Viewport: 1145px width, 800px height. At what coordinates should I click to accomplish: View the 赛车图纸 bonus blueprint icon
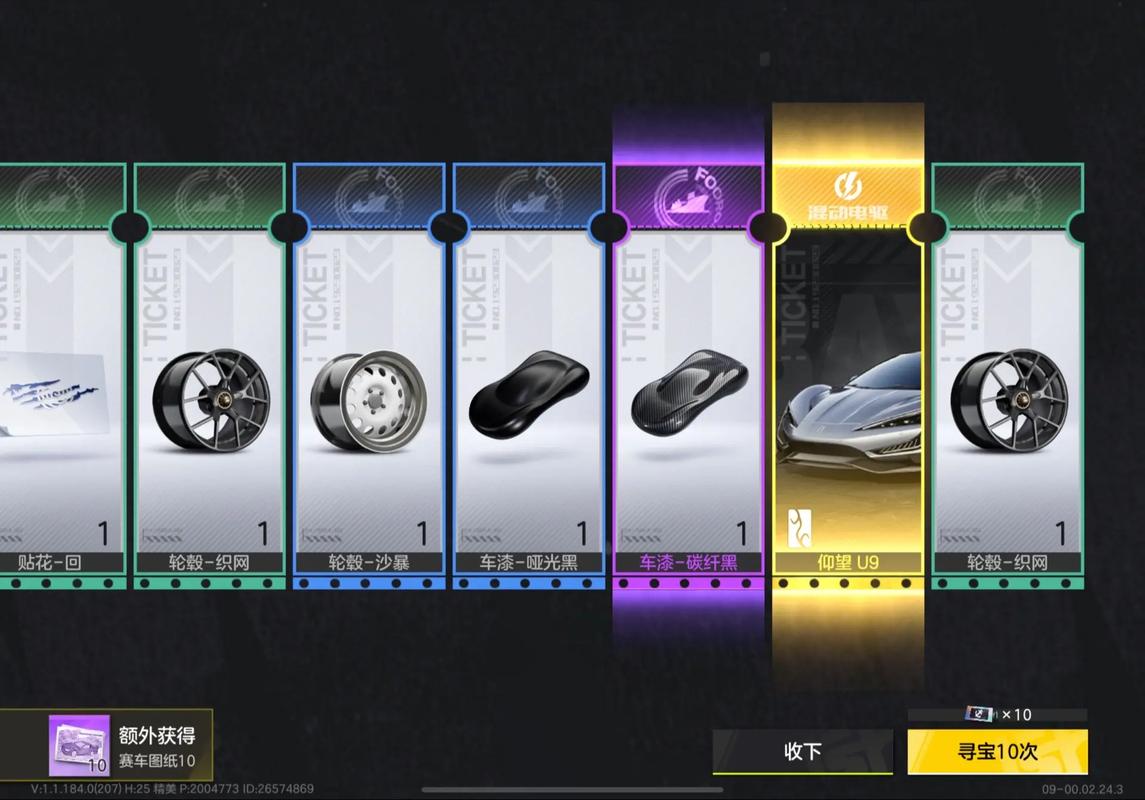click(x=79, y=745)
